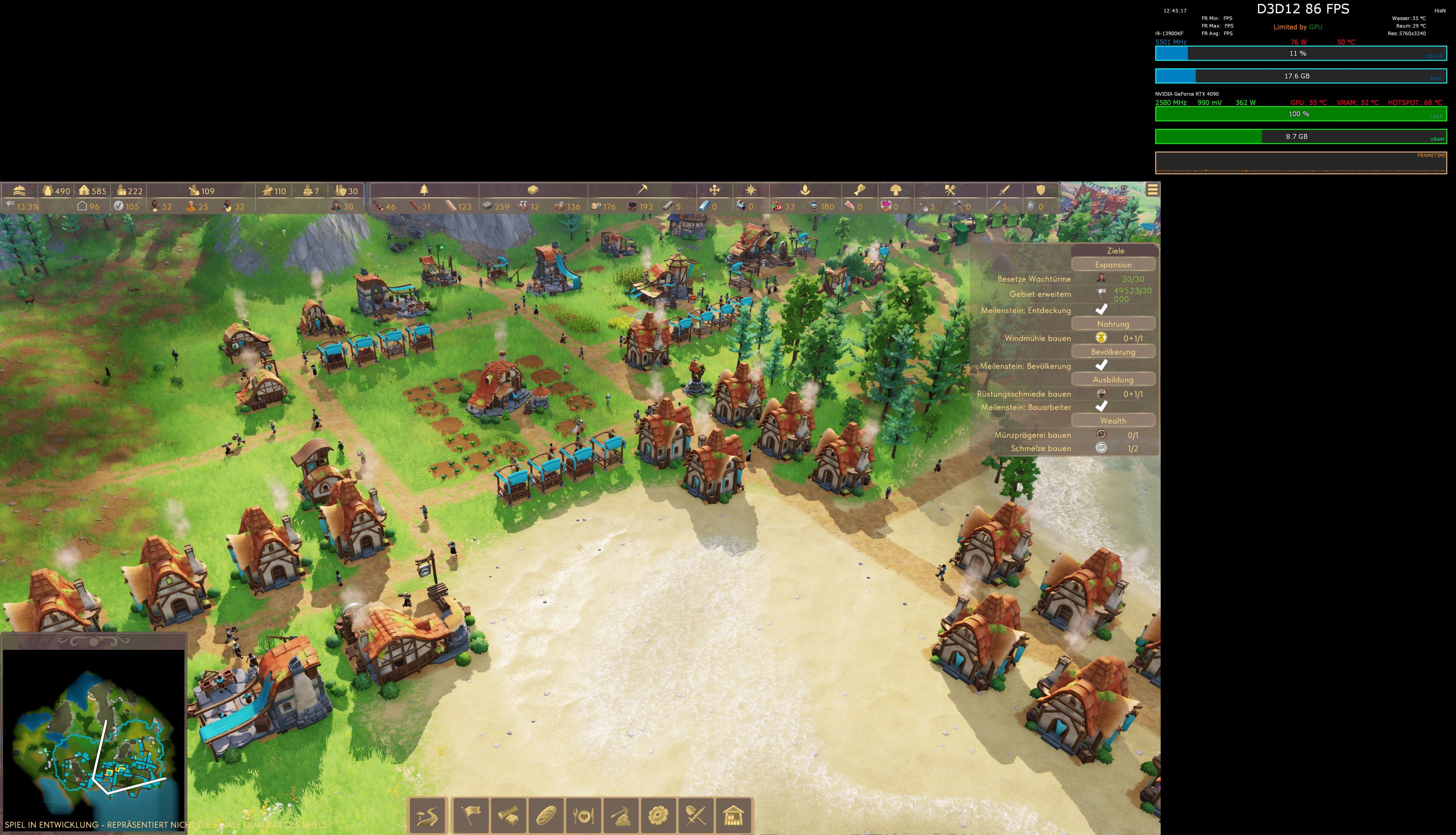Open the hamburger menu beside the top toolbar
Image resolution: width=1456 pixels, height=835 pixels.
coord(1153,190)
